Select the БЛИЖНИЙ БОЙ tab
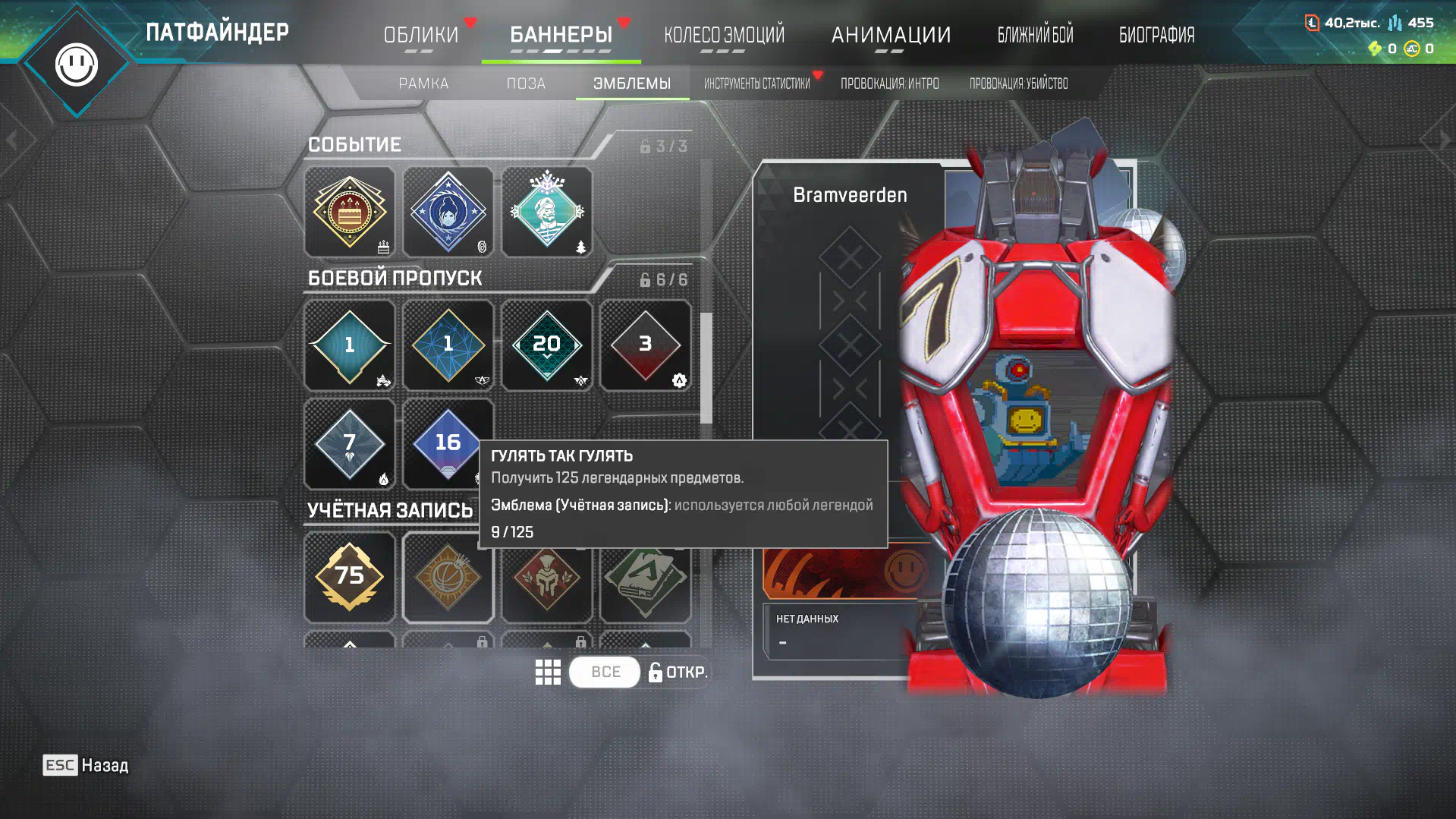Image resolution: width=1456 pixels, height=819 pixels. (x=1035, y=35)
